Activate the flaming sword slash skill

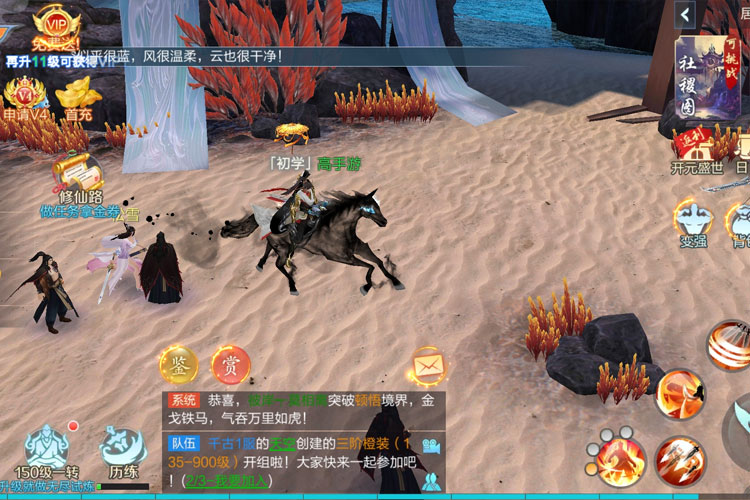pyautogui.click(x=680, y=393)
